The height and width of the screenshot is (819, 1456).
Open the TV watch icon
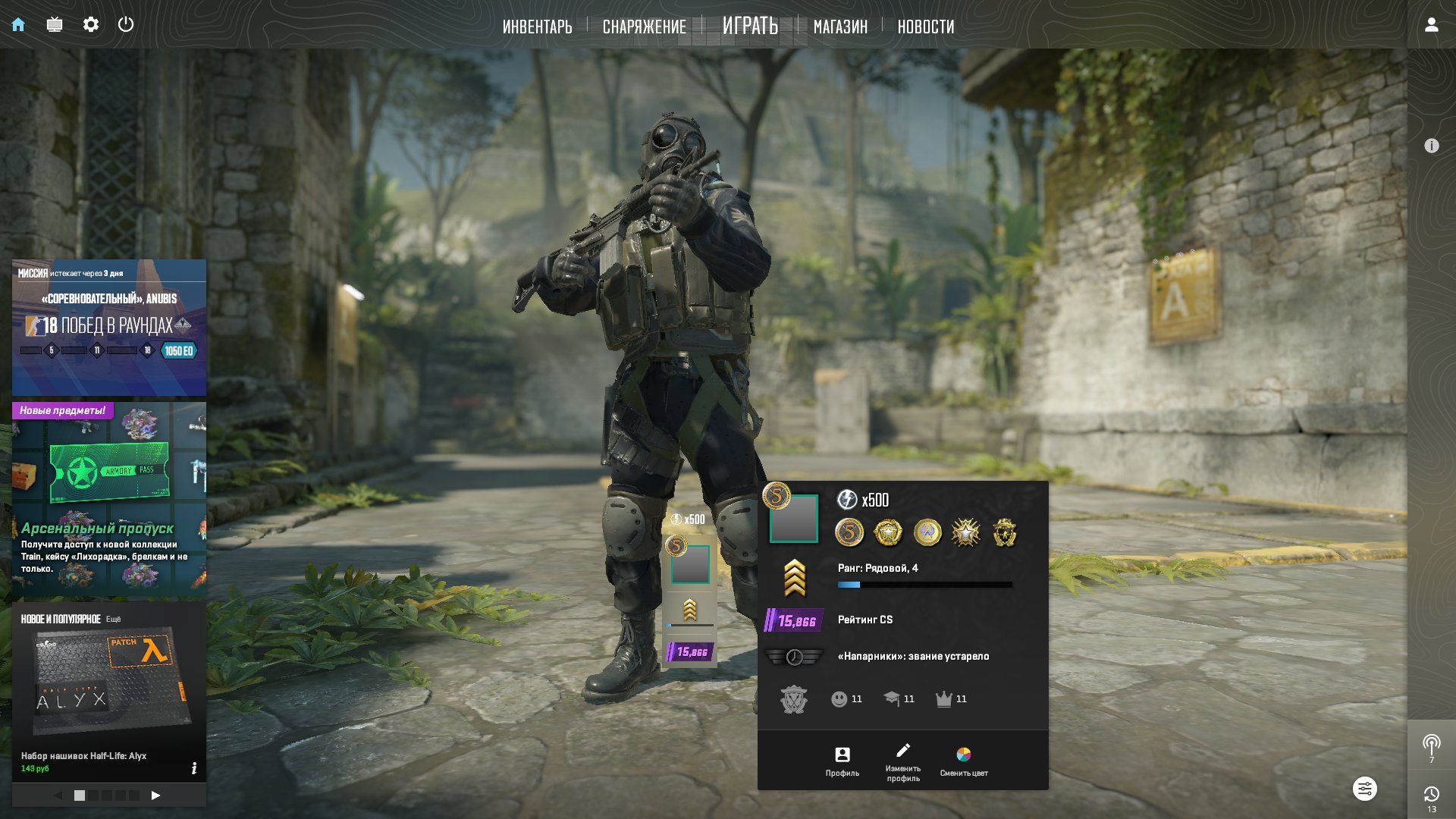55,24
